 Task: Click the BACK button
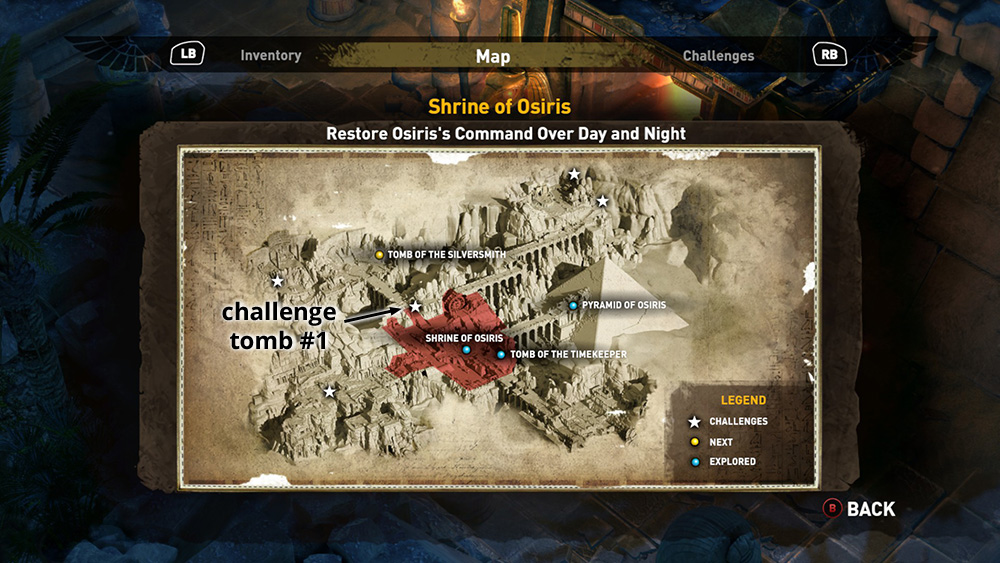tap(859, 509)
